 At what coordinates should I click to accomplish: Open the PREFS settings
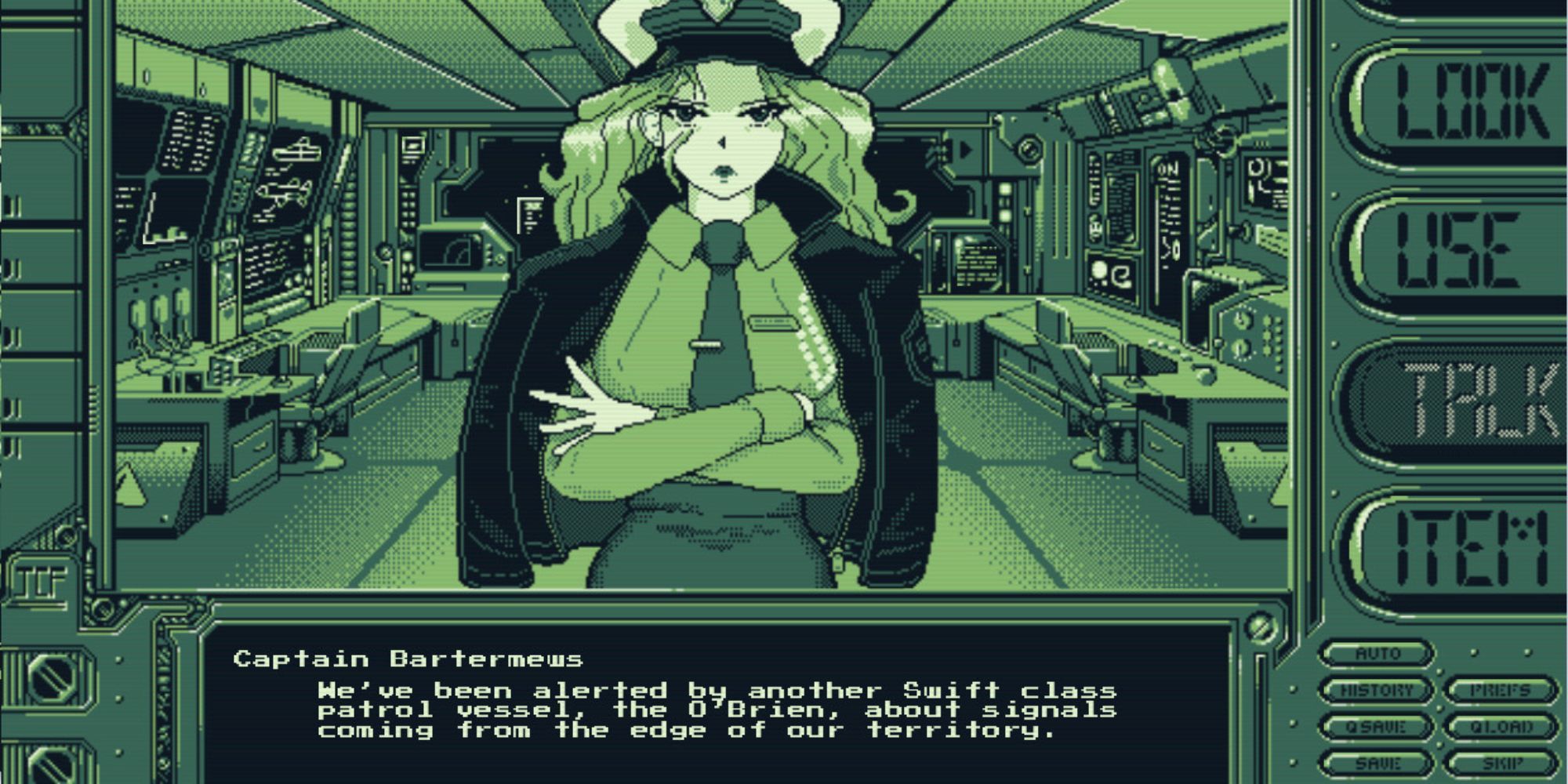coord(1500,690)
